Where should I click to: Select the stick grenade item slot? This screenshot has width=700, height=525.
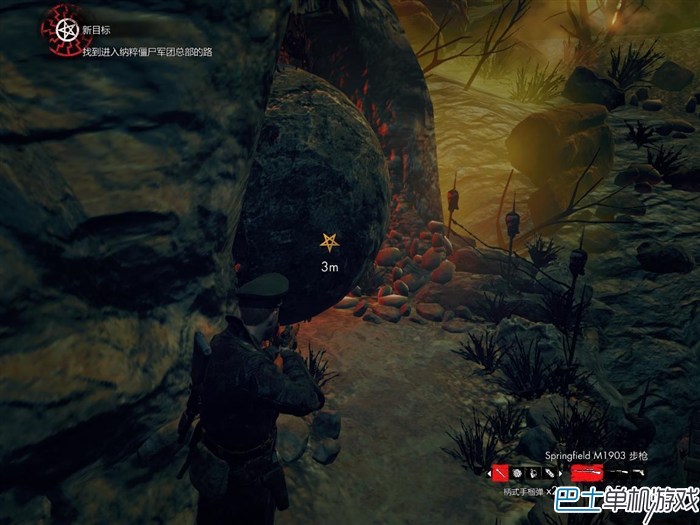tap(501, 473)
